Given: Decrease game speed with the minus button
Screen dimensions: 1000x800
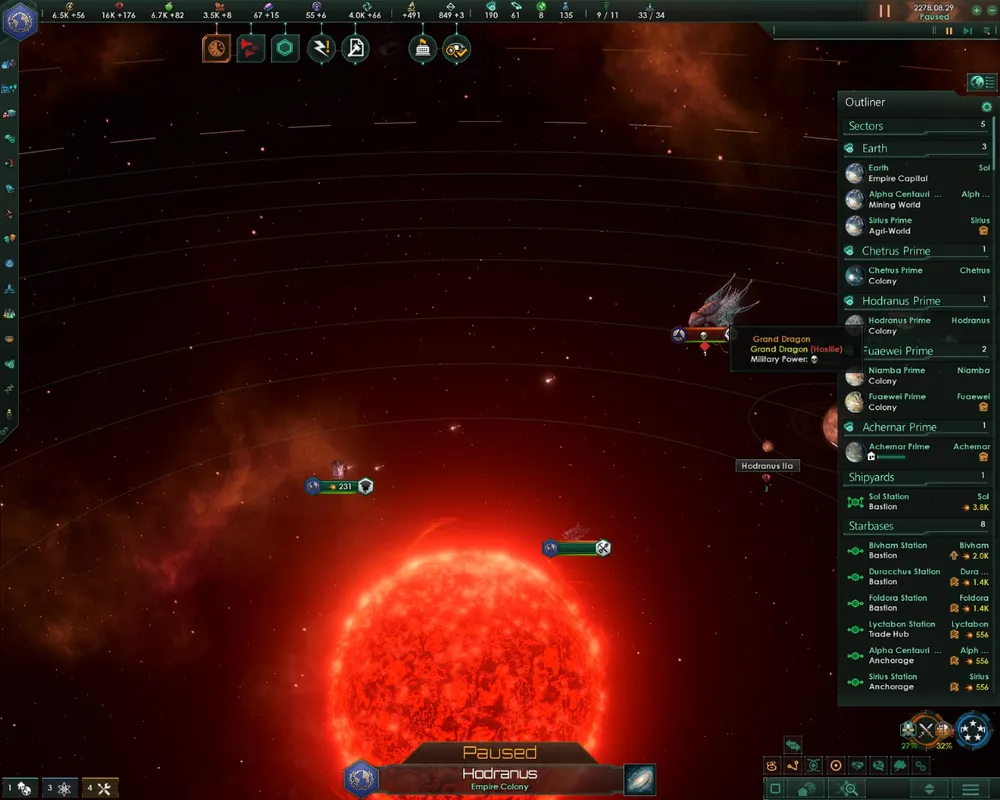Looking at the screenshot, I should click(x=991, y=10).
